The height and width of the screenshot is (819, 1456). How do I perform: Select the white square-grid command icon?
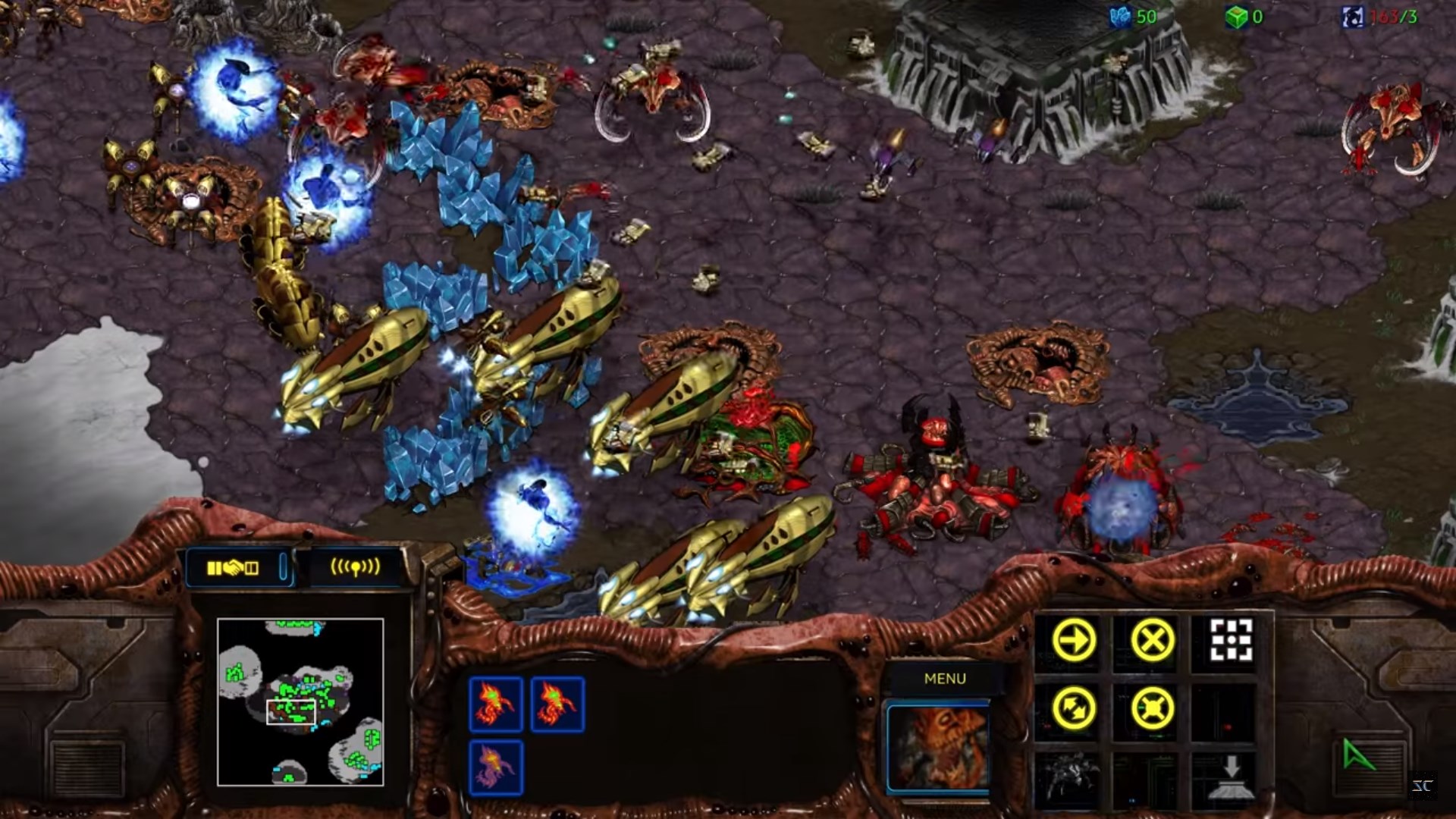[x=1230, y=641]
